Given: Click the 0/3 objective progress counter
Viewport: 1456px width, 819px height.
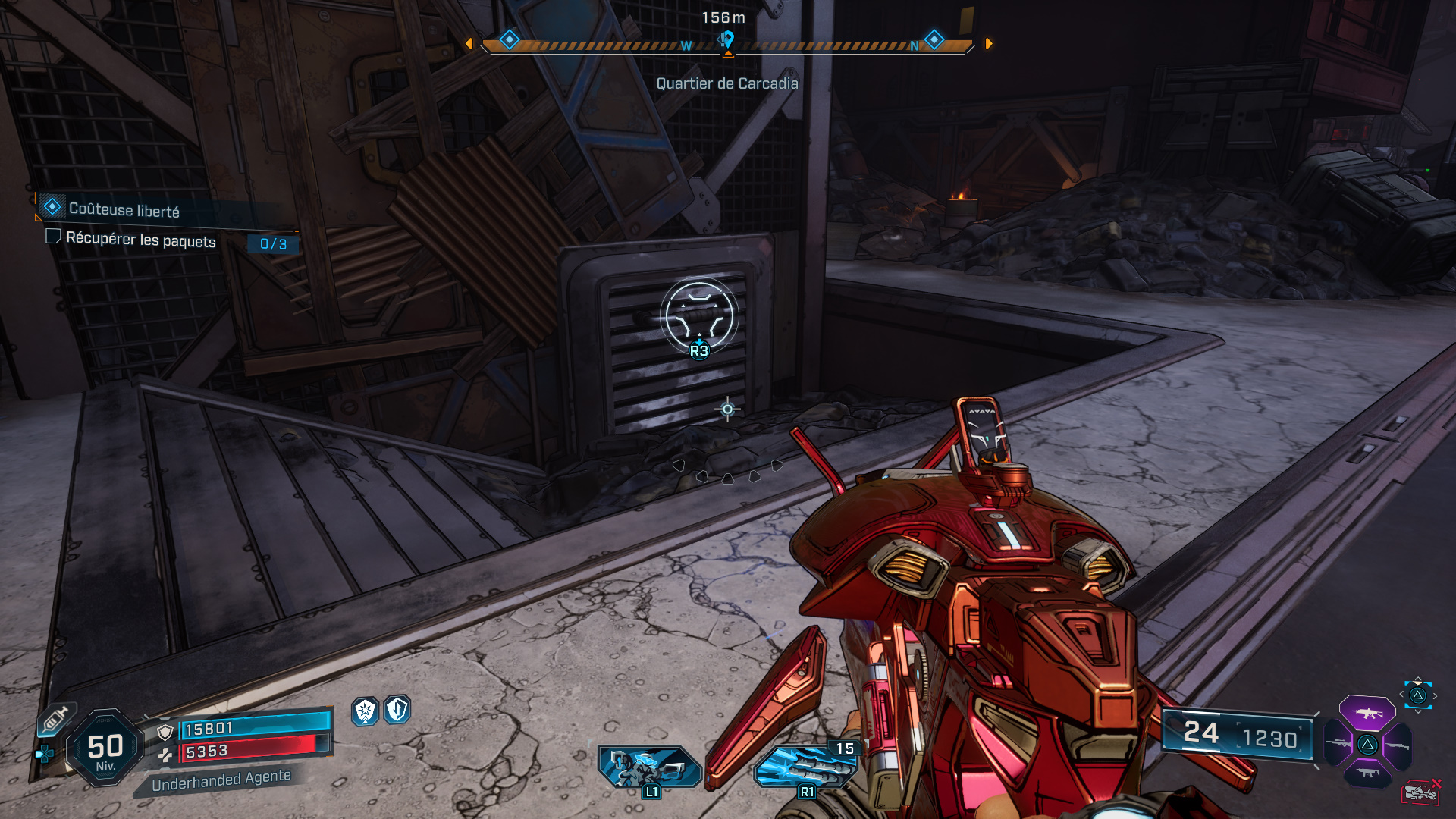Looking at the screenshot, I should click(x=273, y=245).
